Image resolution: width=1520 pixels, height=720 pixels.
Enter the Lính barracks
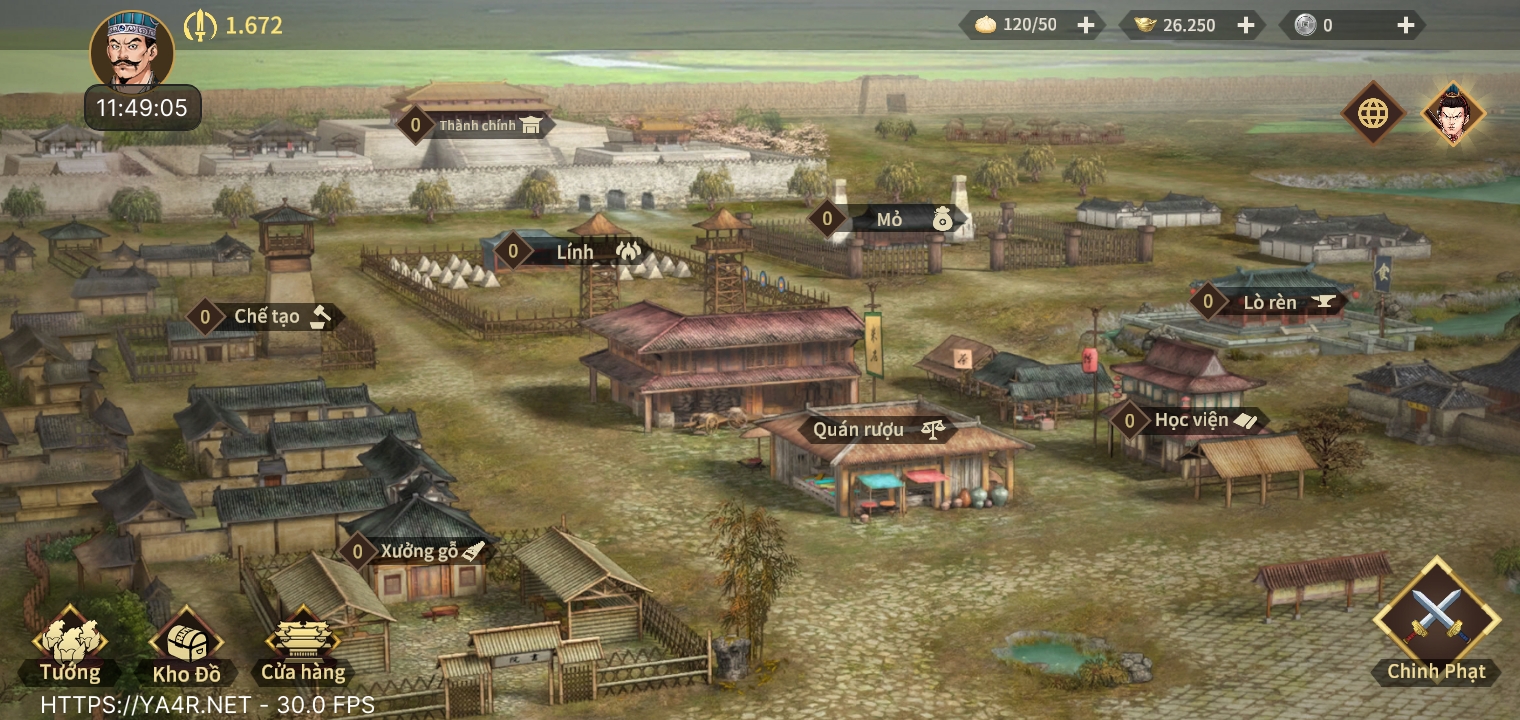[x=576, y=251]
